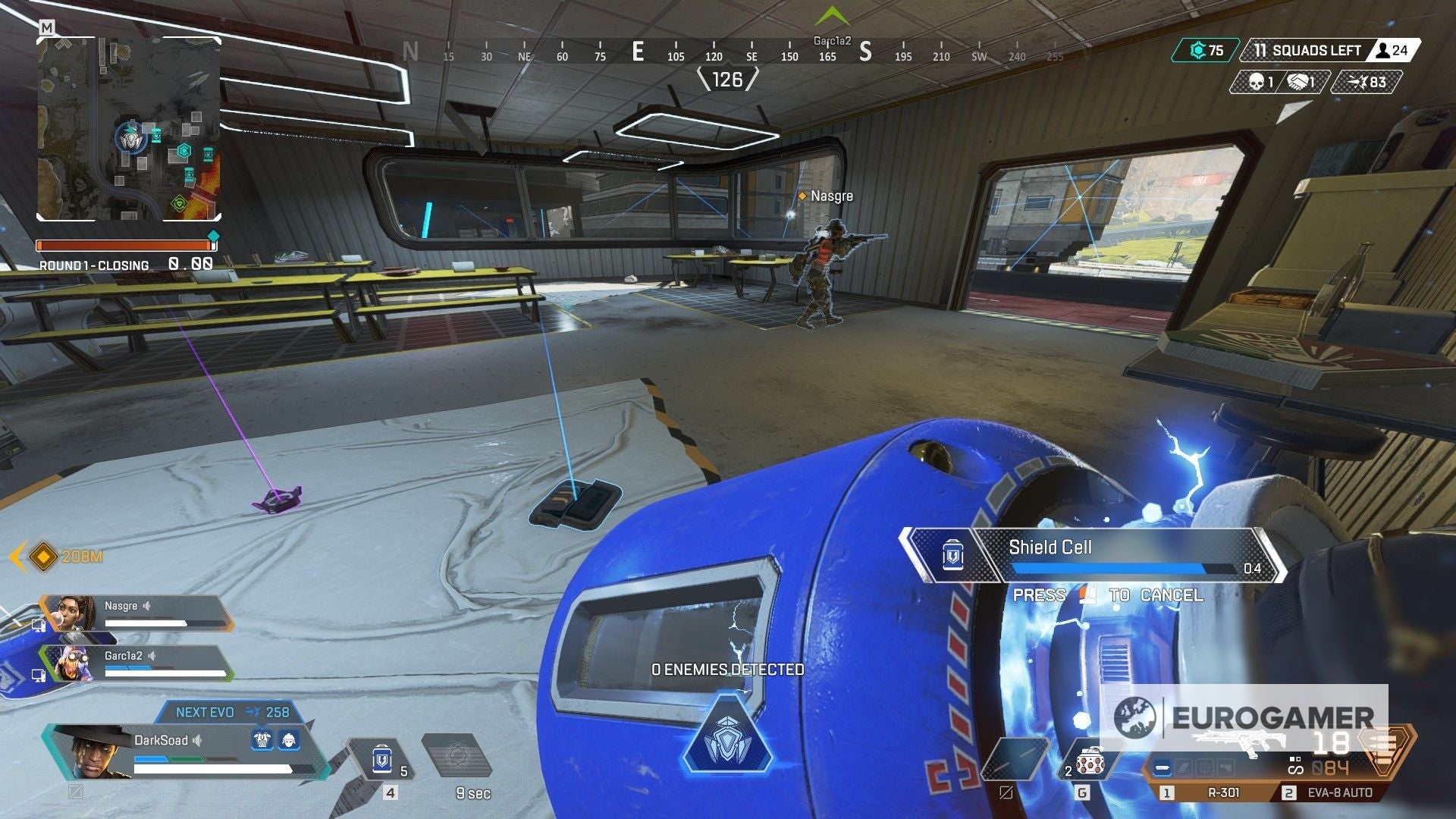Click the Evo harvester icon showing 75
Screen dimensions: 1456x819
(1197, 50)
